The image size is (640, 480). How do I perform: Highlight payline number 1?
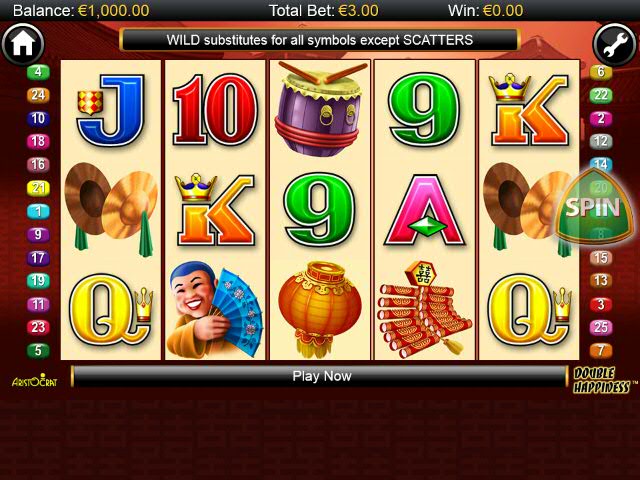click(38, 211)
